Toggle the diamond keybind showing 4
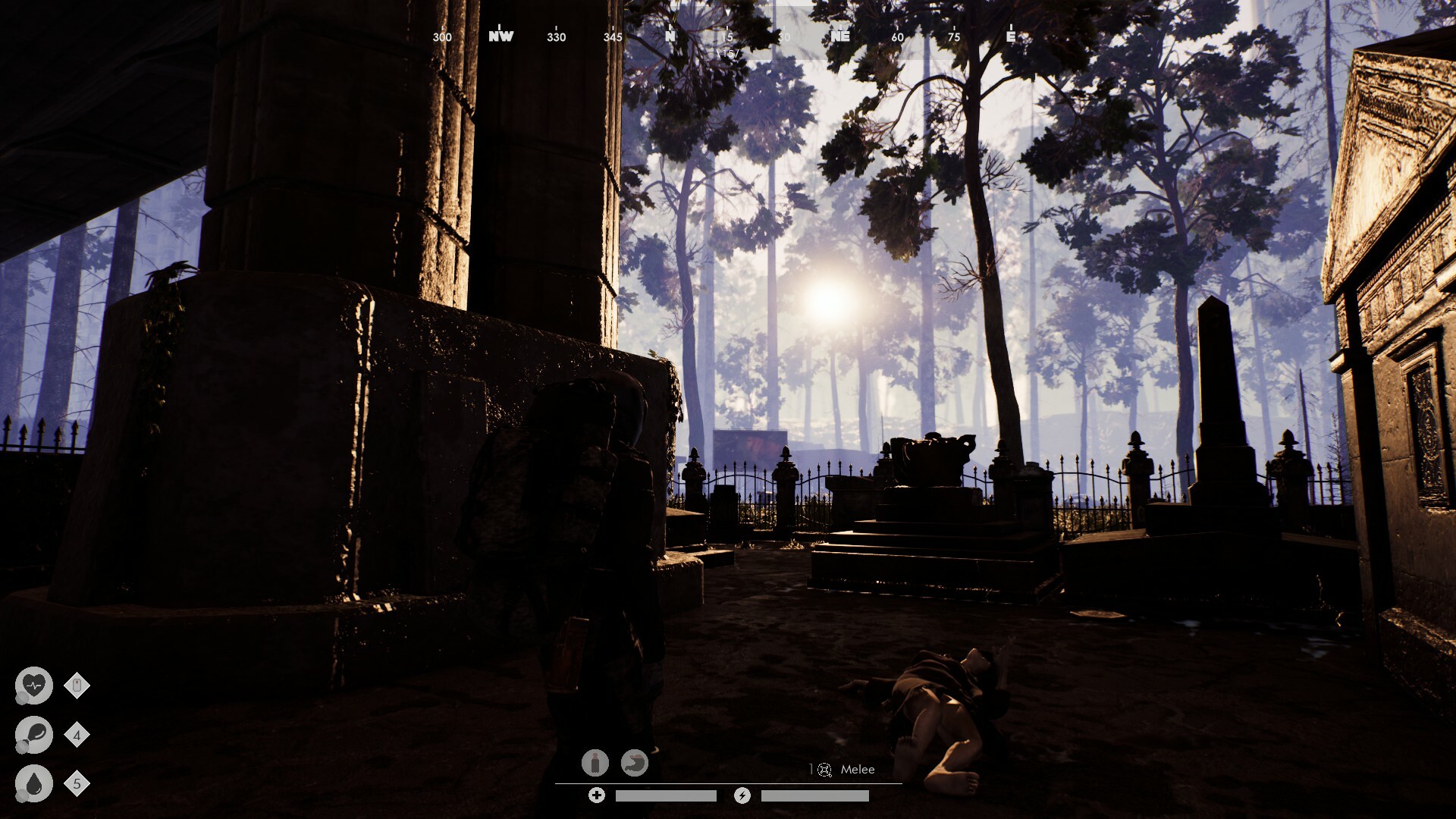Viewport: 1456px width, 819px height. [x=76, y=734]
